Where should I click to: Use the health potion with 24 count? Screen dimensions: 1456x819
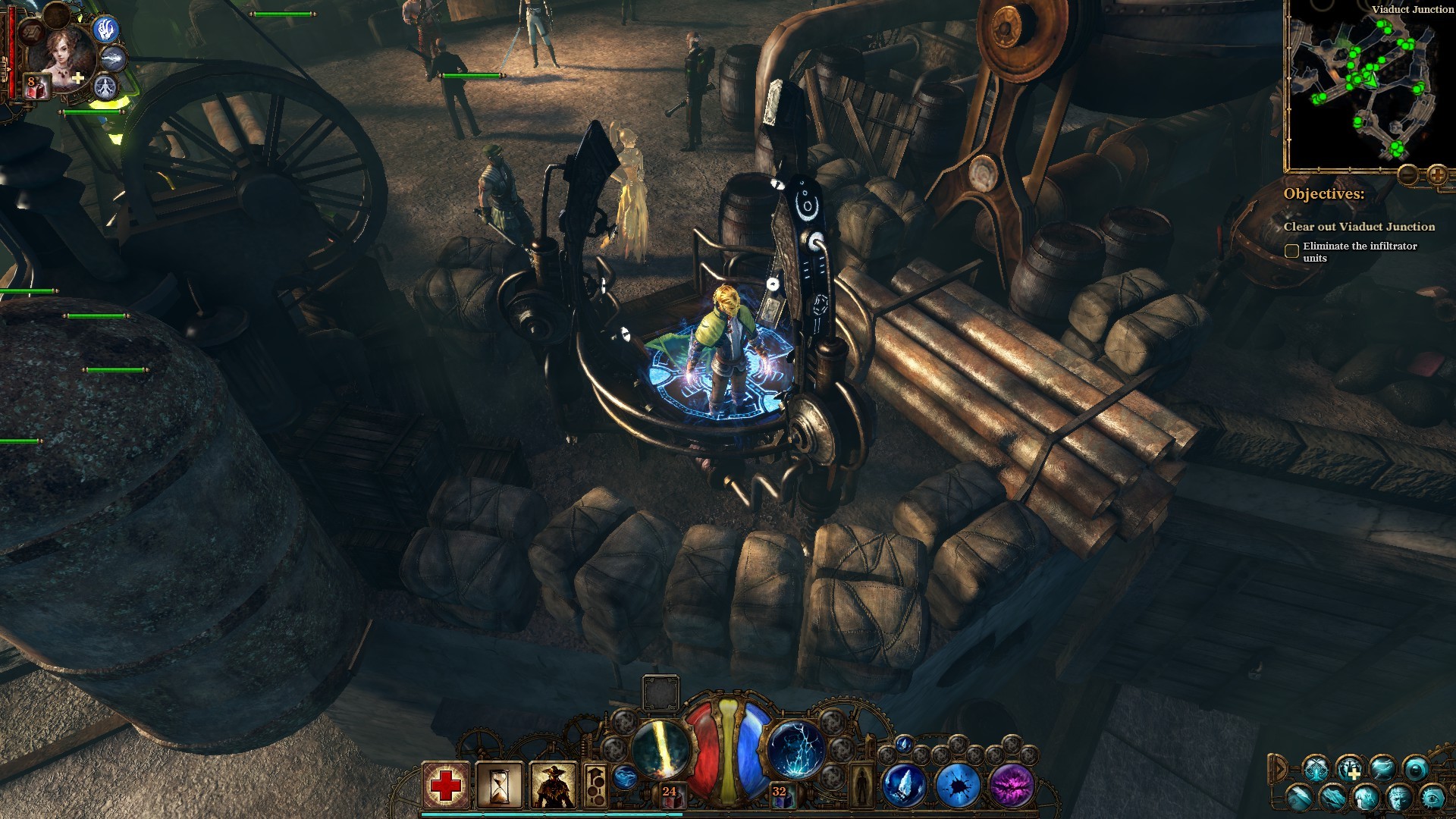[x=670, y=795]
